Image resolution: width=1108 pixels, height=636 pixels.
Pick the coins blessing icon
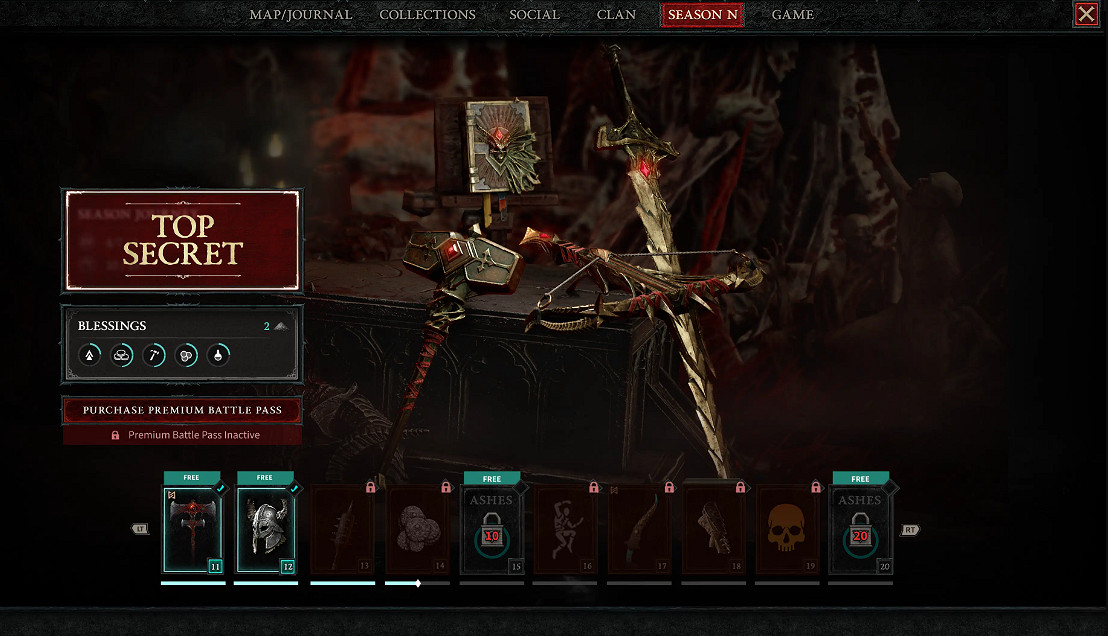pos(186,354)
